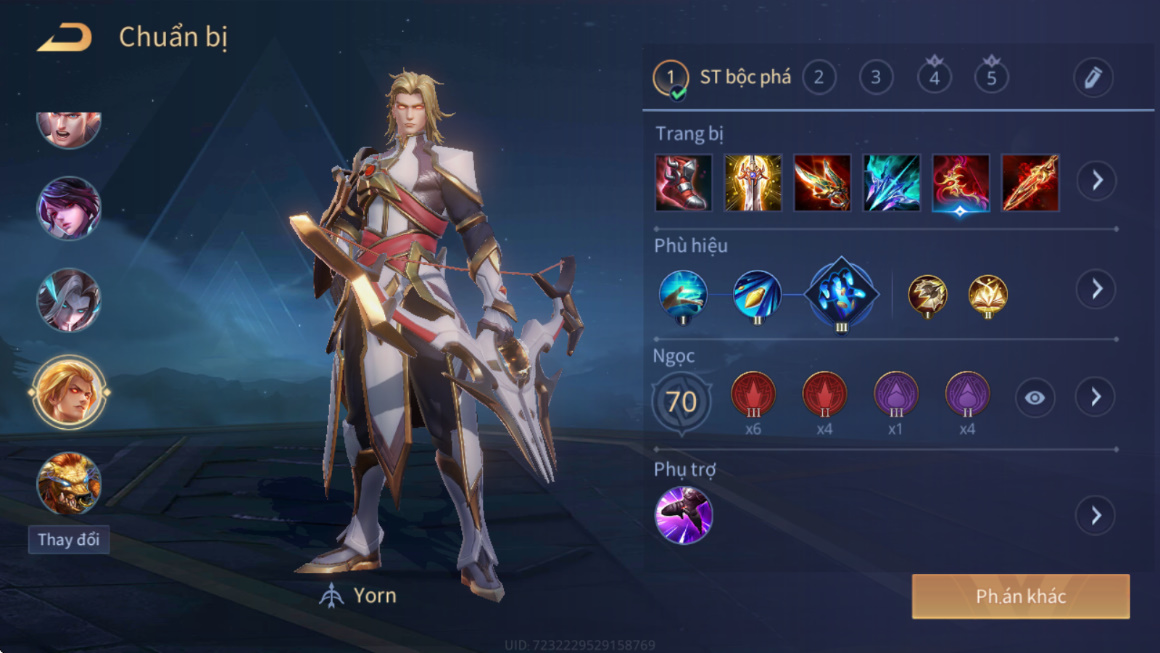
Task: Click the Phản khắc button
Action: 1020,597
